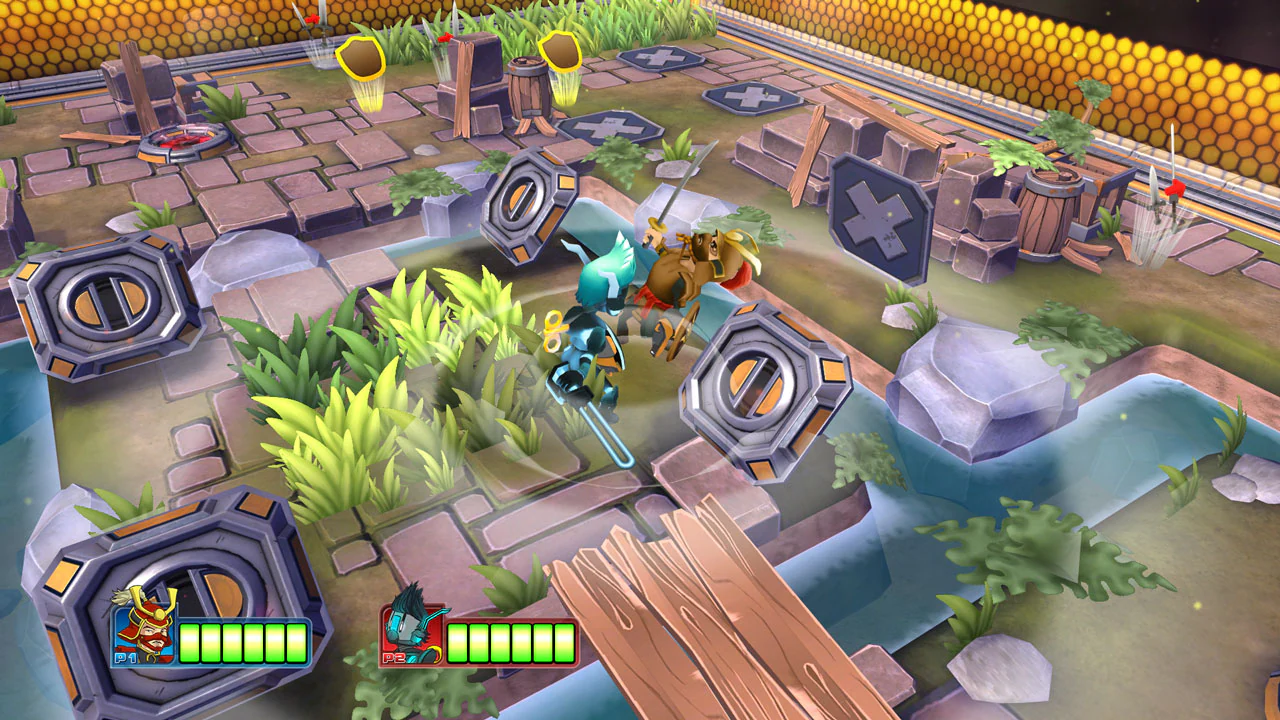Click the horse-riding samurai character
Viewport: 1280px width, 720px height.
[x=690, y=270]
